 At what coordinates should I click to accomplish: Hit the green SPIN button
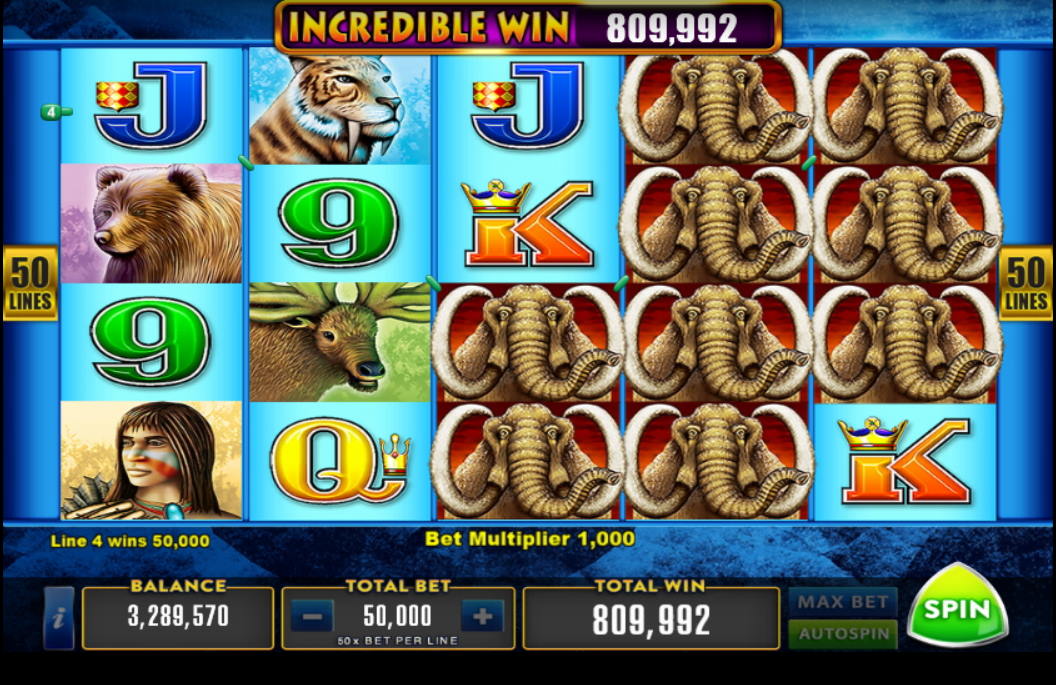pos(956,608)
